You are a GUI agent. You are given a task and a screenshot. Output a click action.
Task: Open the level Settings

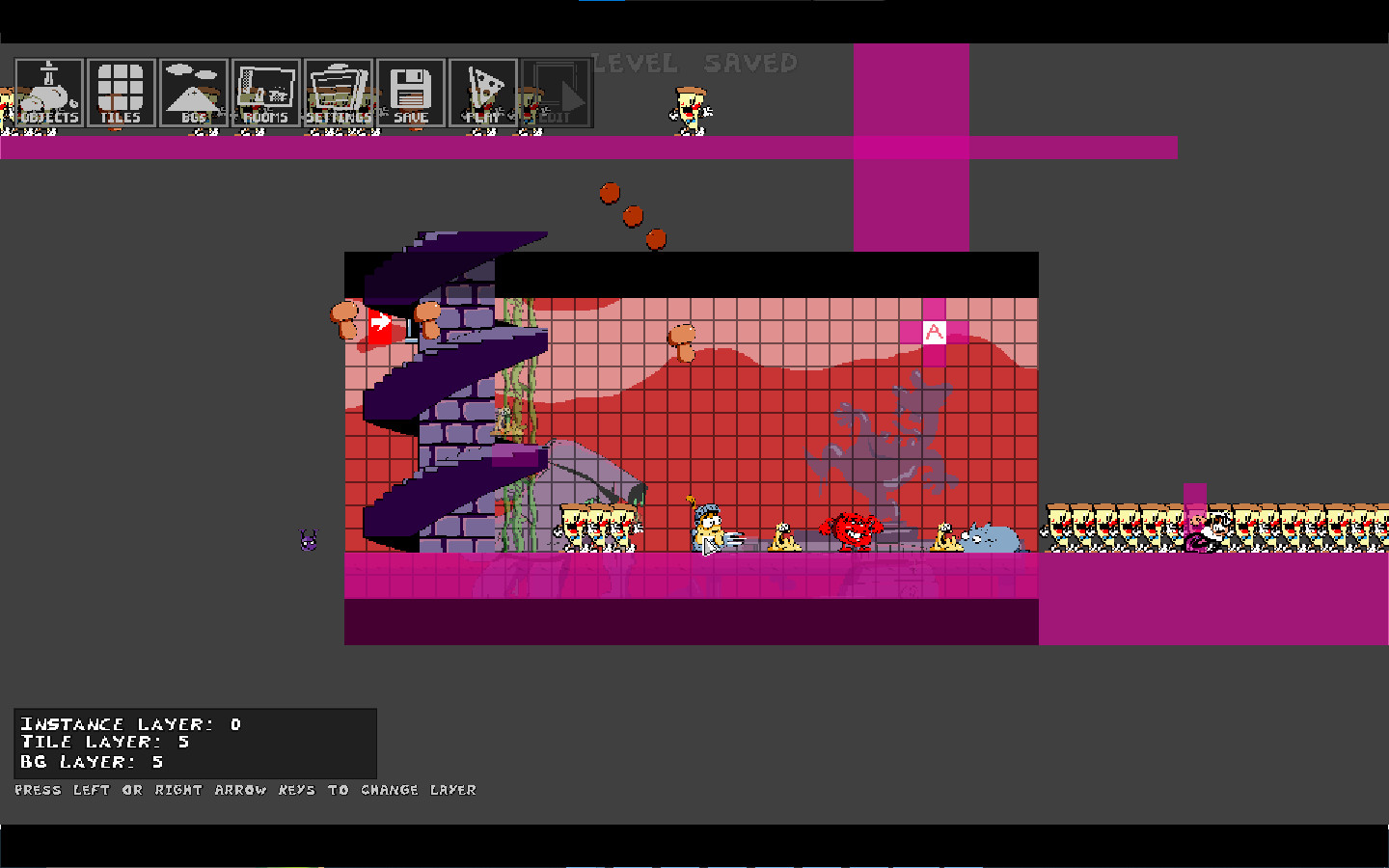pyautogui.click(x=340, y=93)
